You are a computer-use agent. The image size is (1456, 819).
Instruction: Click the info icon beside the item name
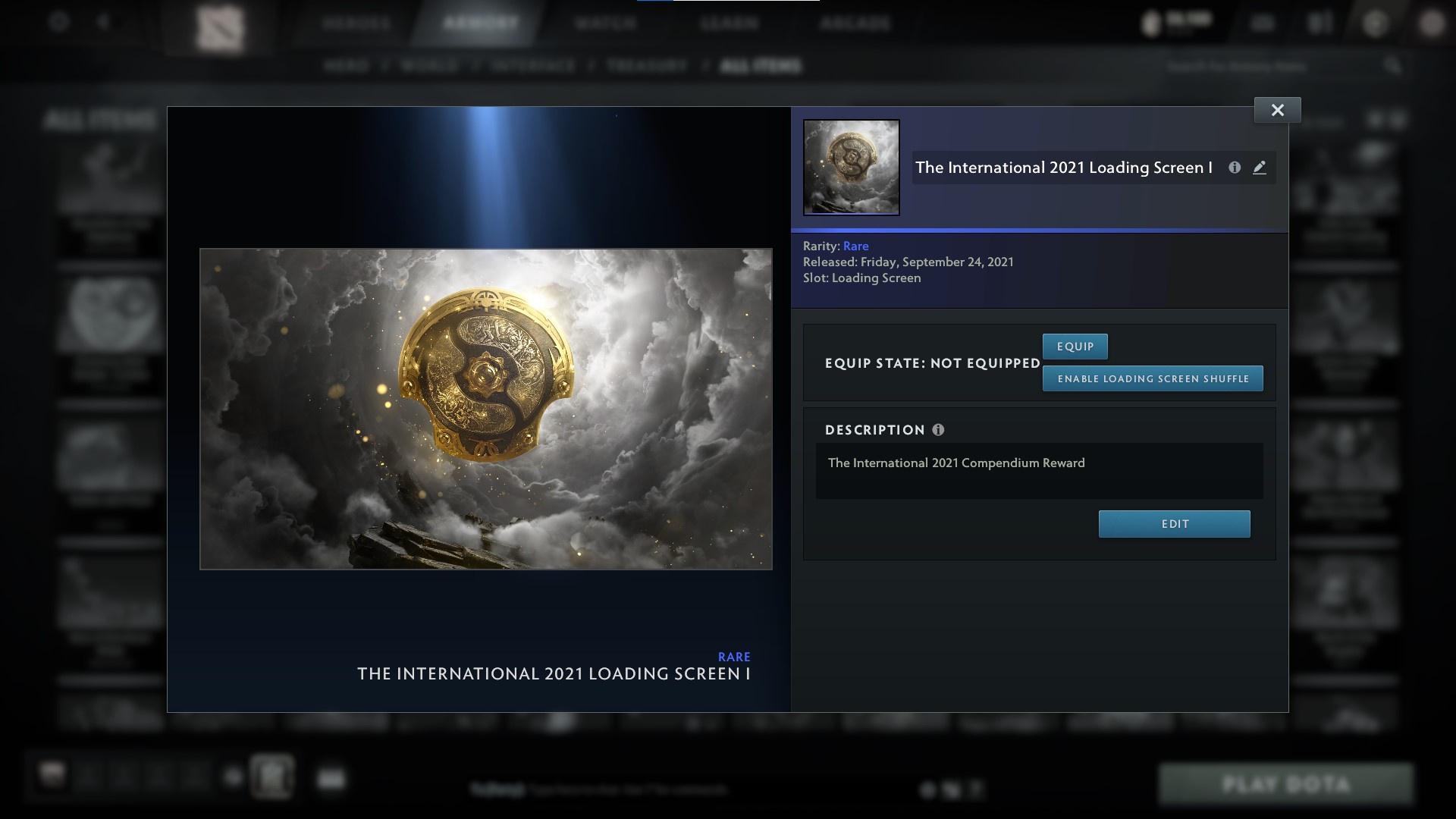(1236, 168)
